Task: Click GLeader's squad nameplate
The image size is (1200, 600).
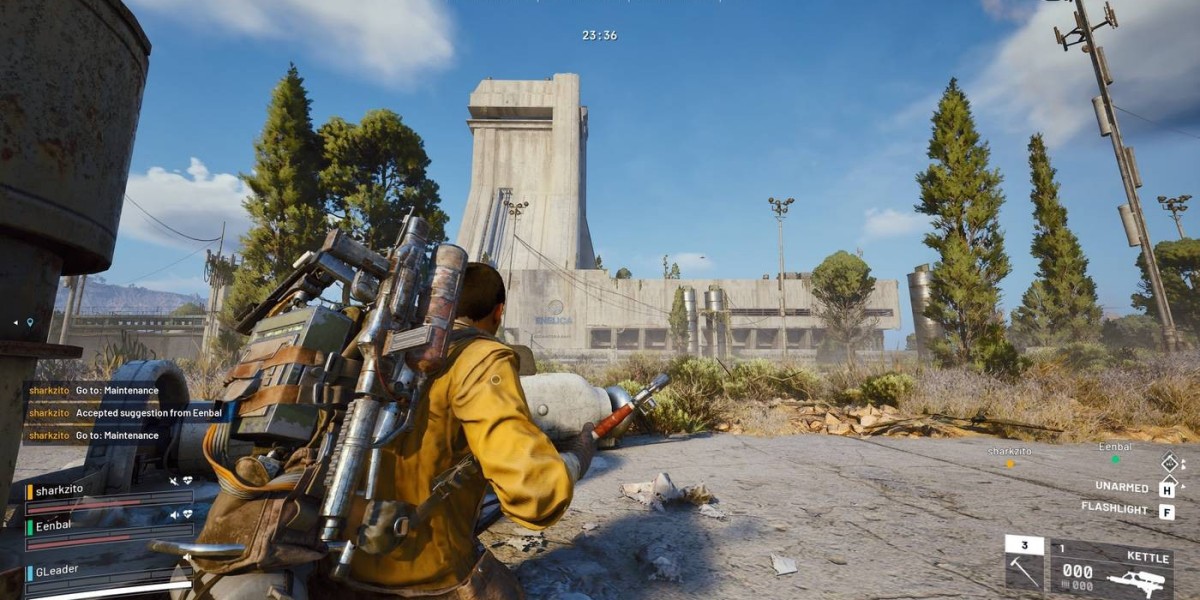Action: (57, 569)
